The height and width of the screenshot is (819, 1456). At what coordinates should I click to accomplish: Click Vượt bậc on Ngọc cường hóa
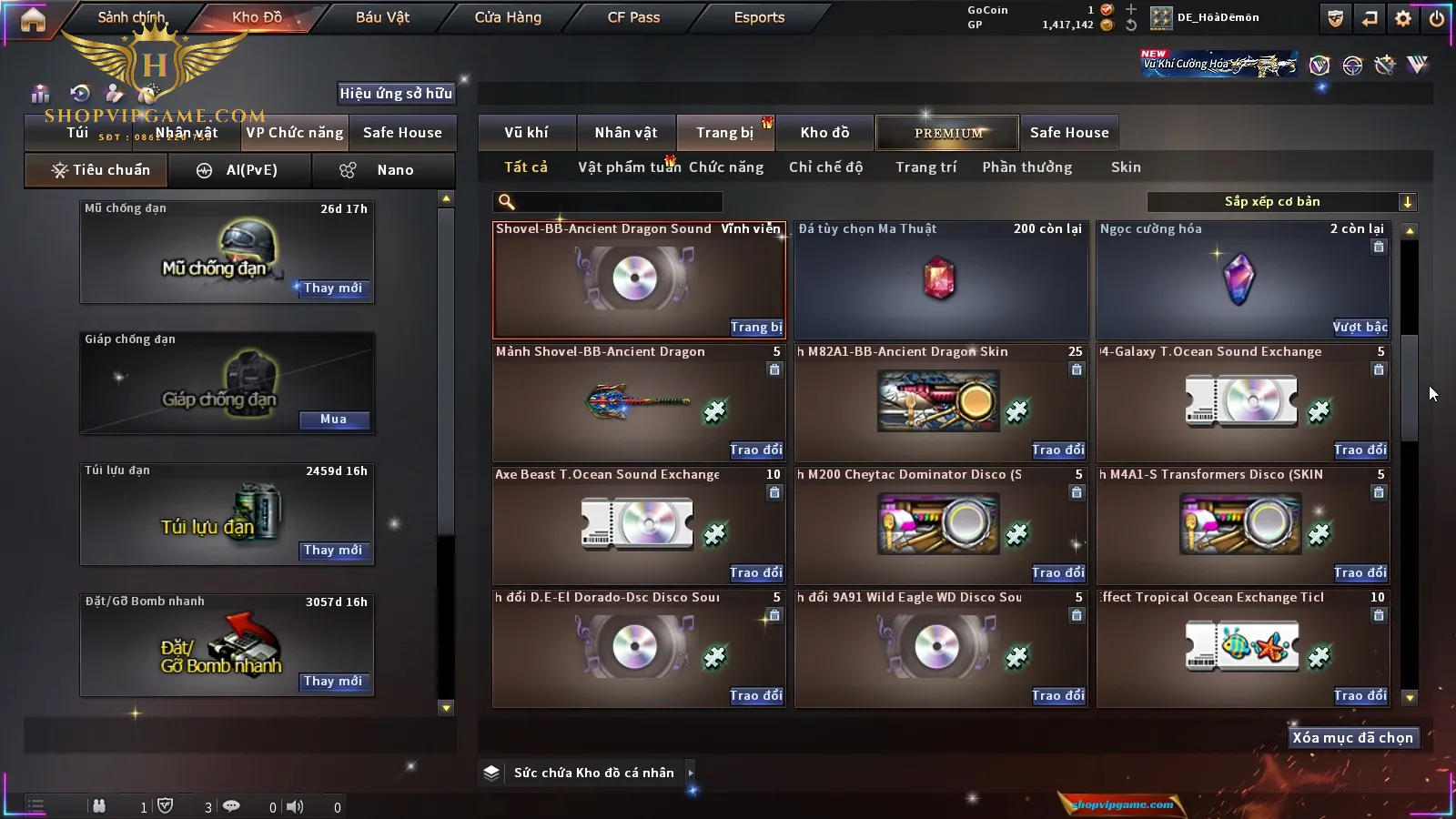pos(1360,327)
